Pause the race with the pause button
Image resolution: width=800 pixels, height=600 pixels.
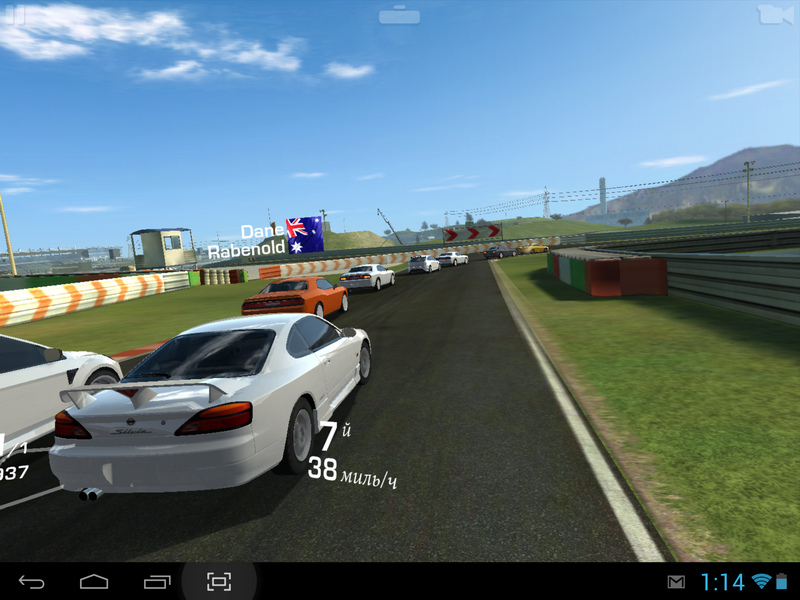click(x=15, y=14)
